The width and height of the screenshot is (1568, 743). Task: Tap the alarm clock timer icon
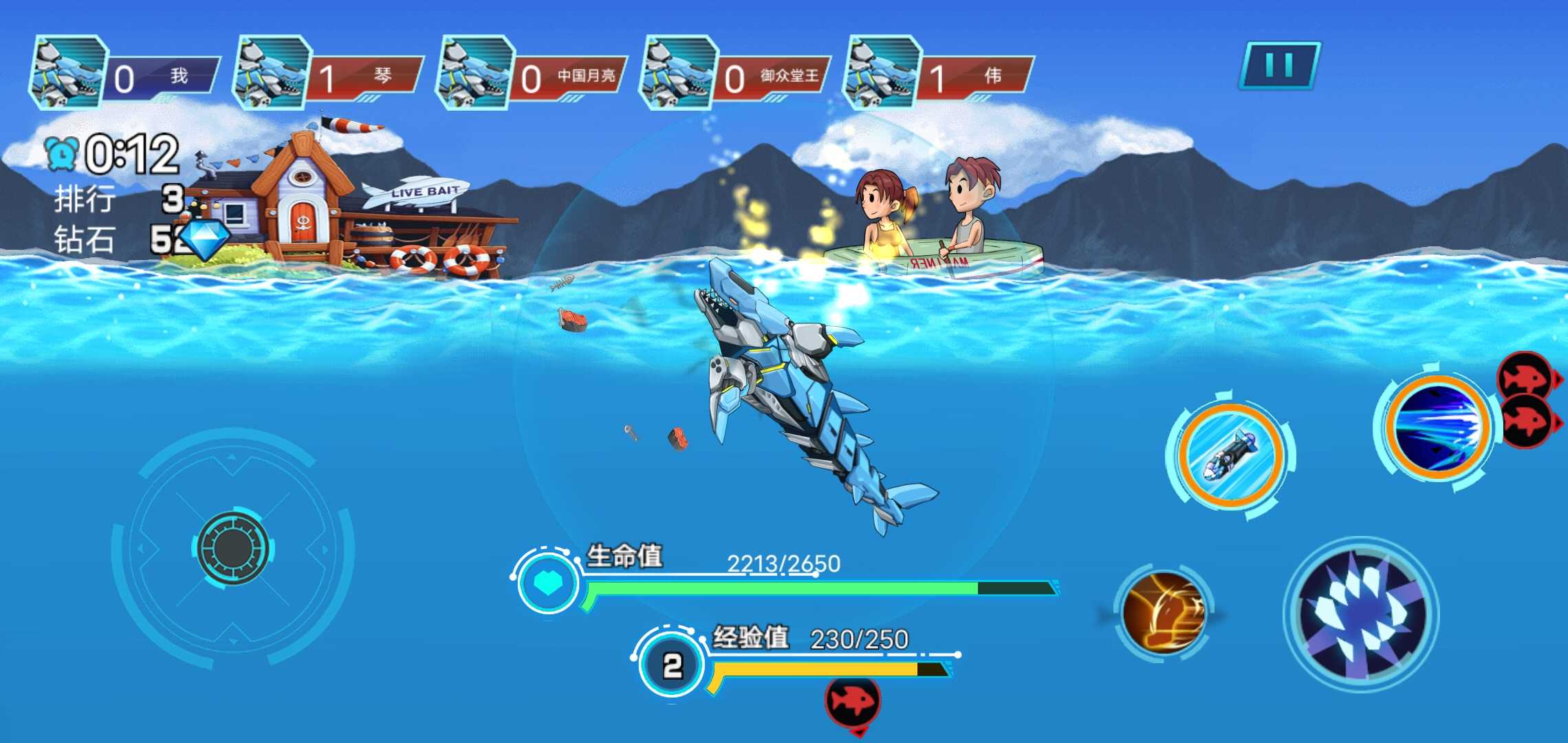click(60, 153)
